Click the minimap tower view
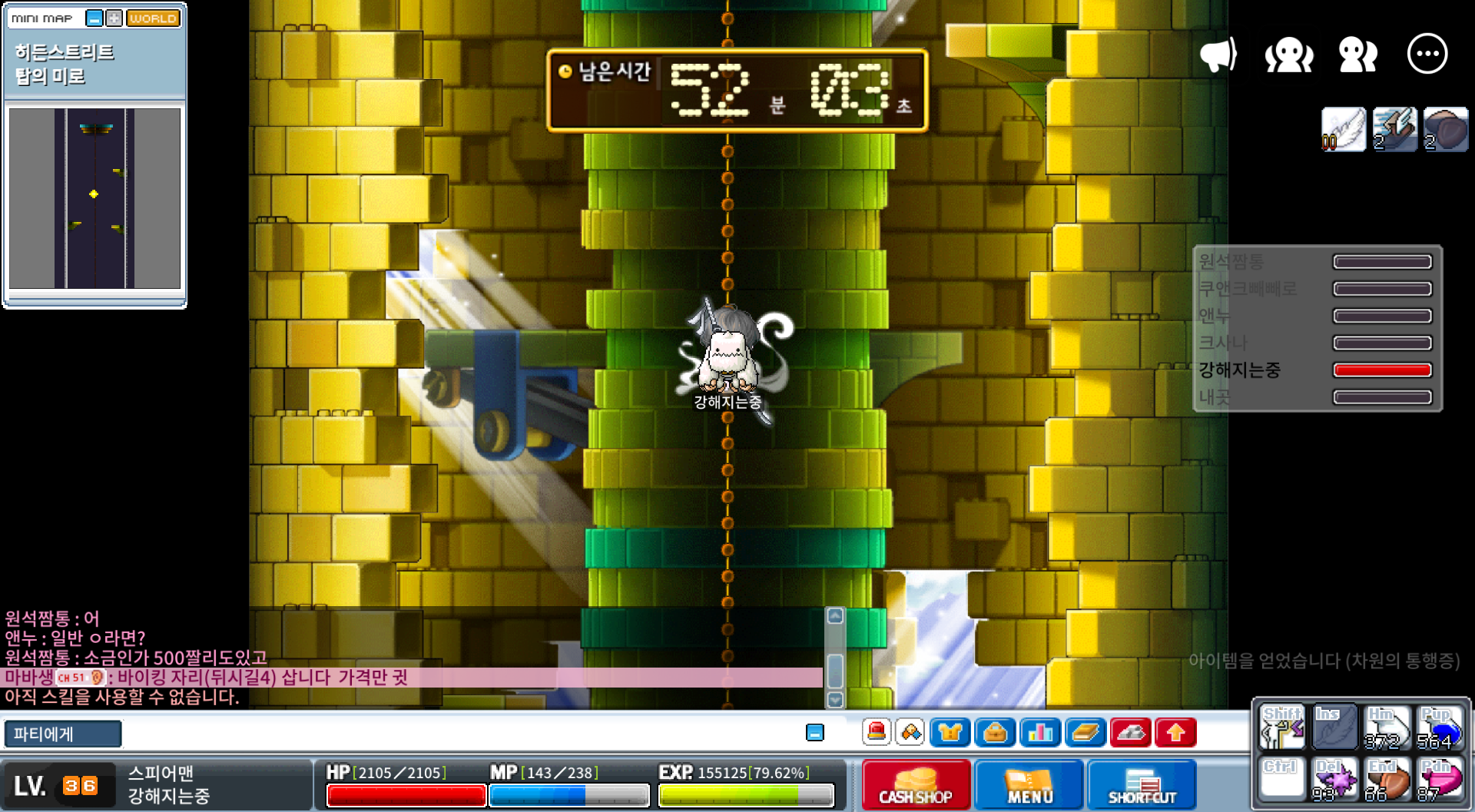1475x812 pixels. click(94, 198)
